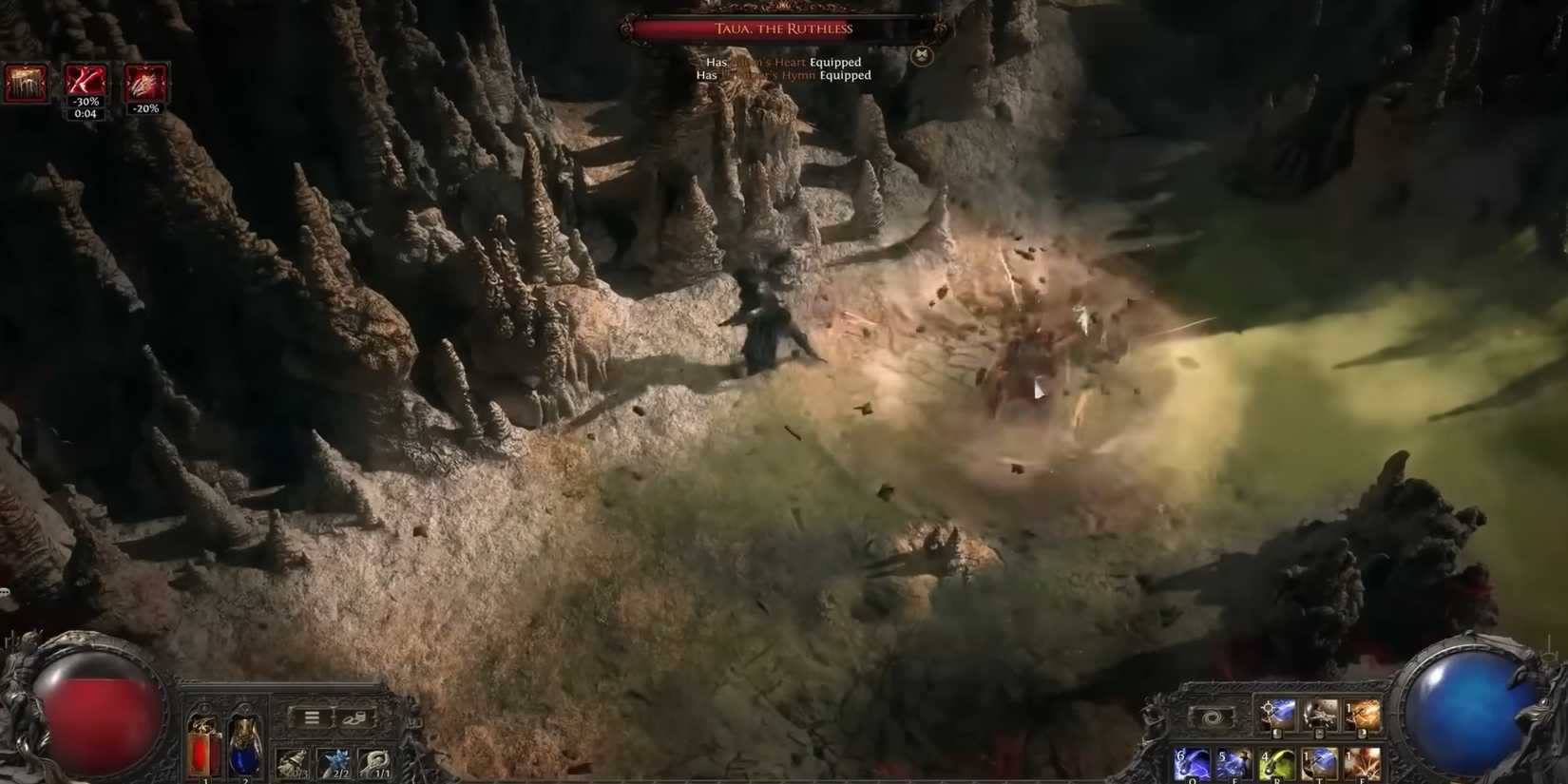The height and width of the screenshot is (784, 1568).
Task: Use the blue mana flask in slot 2
Action: coord(245,747)
